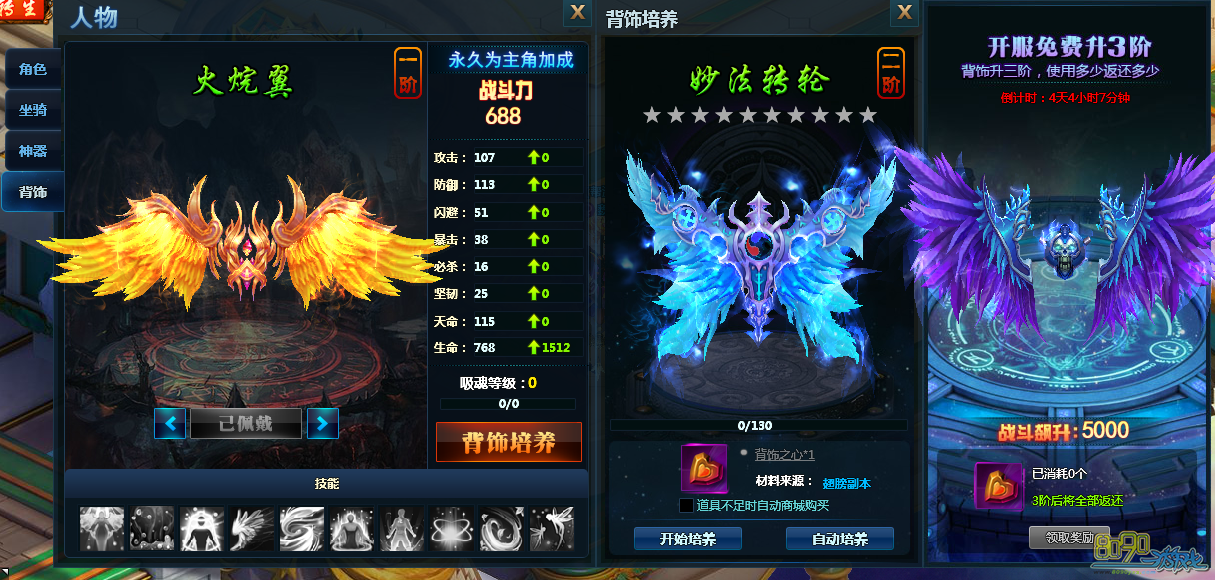Show the next wing with right arrow

(322, 423)
